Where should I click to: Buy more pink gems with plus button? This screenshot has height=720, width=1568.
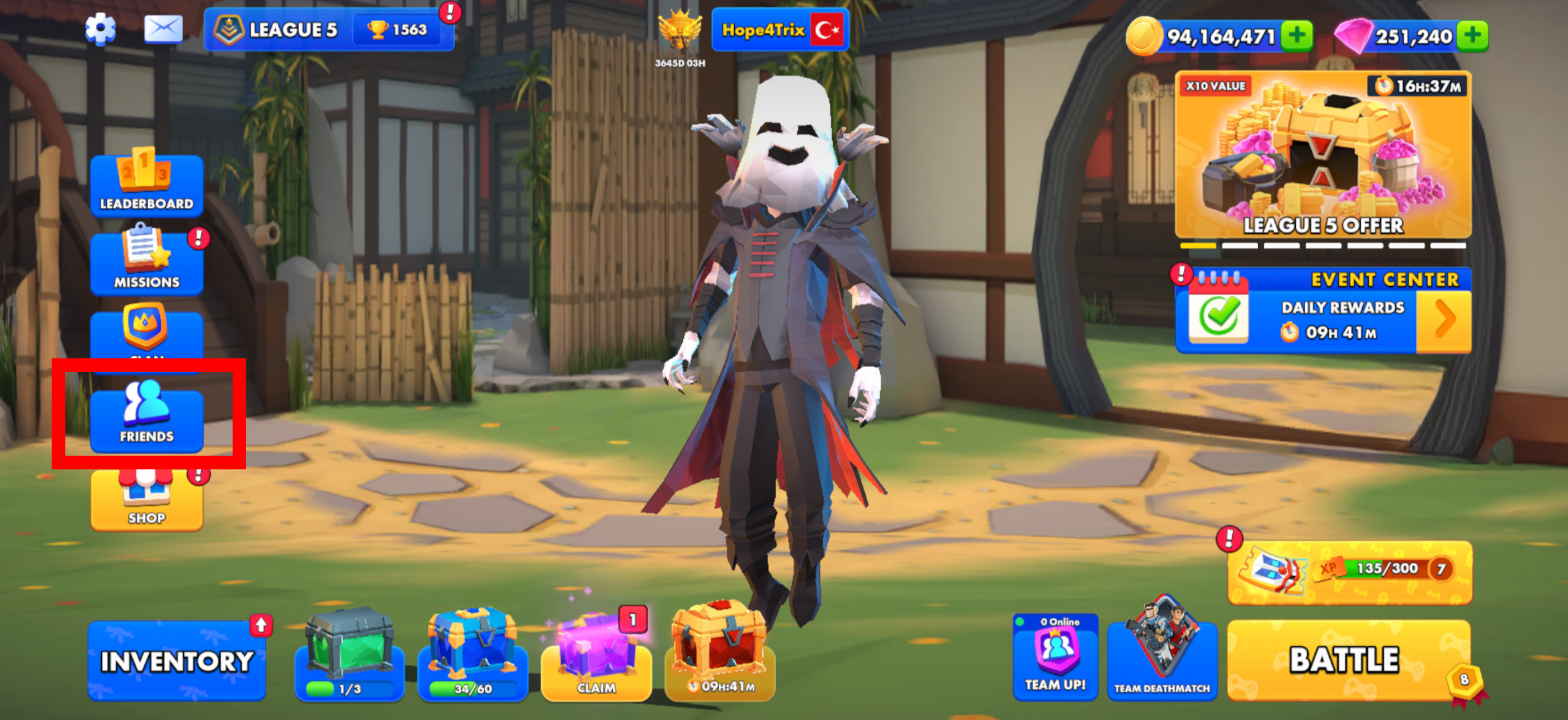tap(1473, 35)
